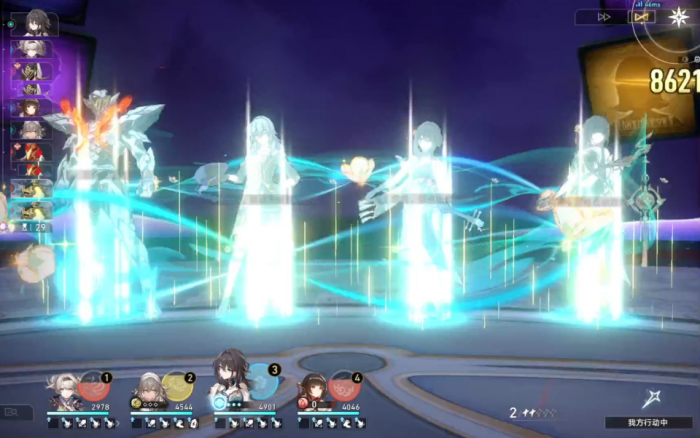Select party member number 1 portrait
Image resolution: width=700 pixels, height=438 pixels.
66,391
